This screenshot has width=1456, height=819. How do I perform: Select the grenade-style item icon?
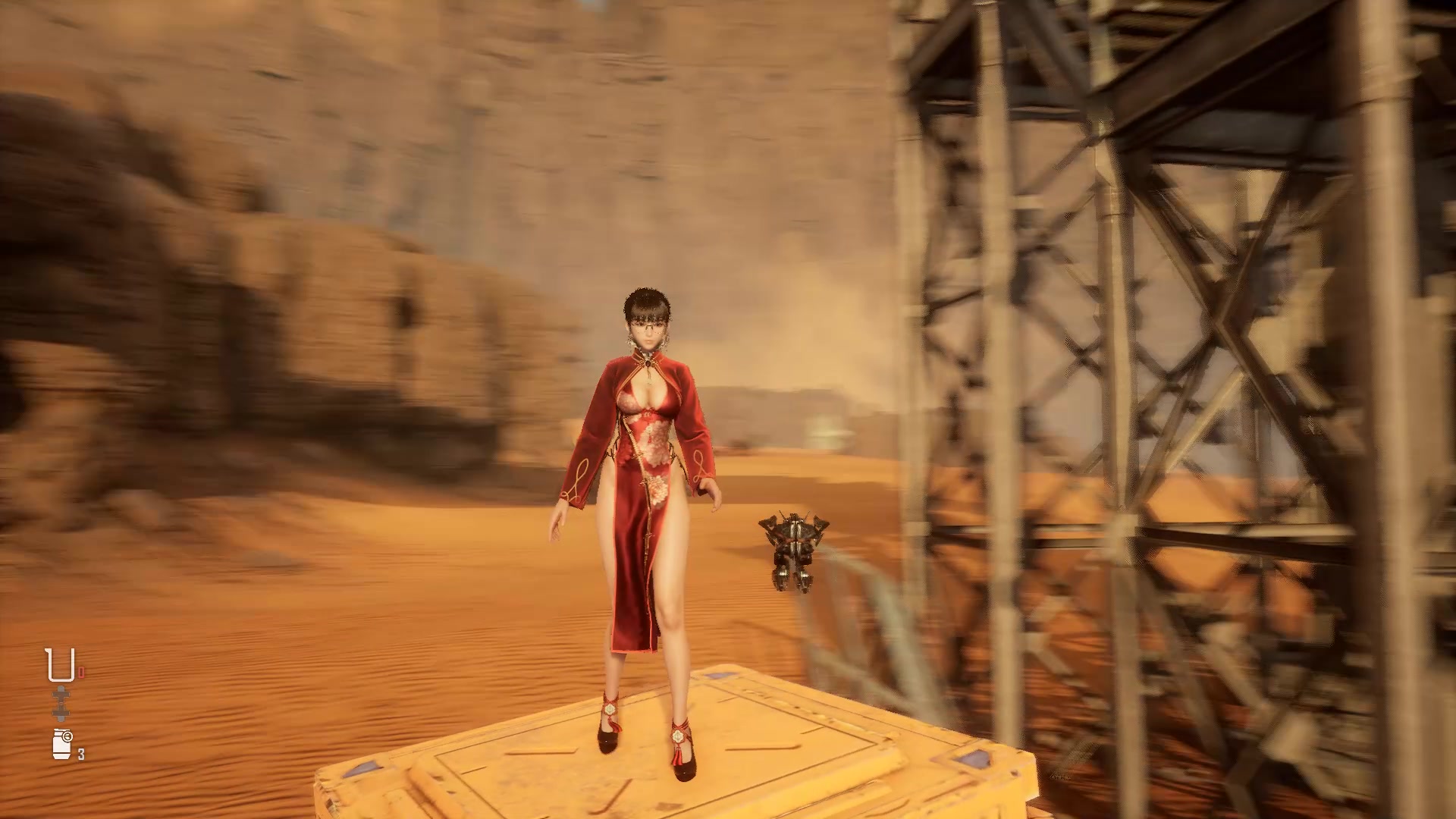click(61, 743)
